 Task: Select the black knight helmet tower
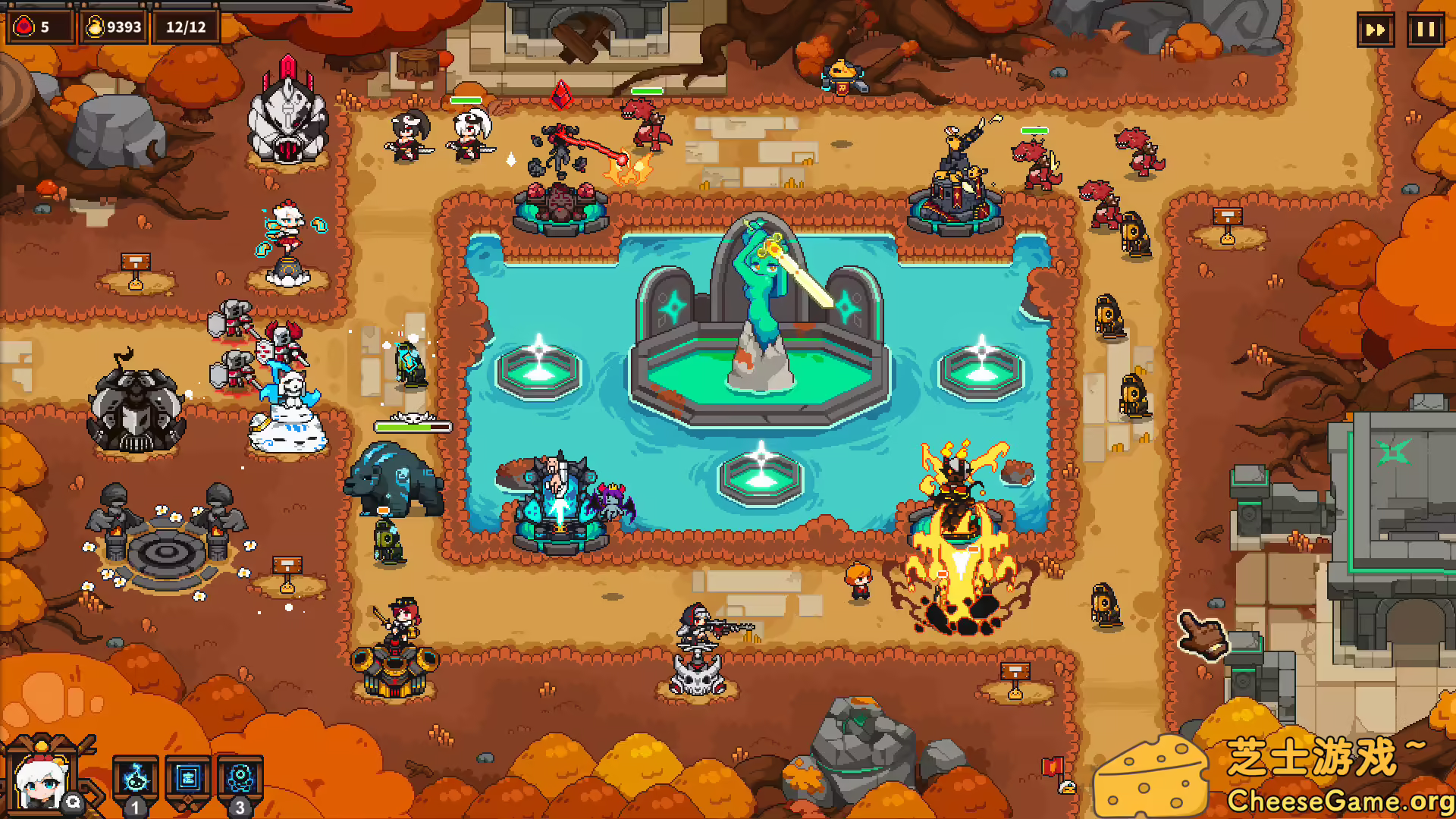pyautogui.click(x=135, y=409)
